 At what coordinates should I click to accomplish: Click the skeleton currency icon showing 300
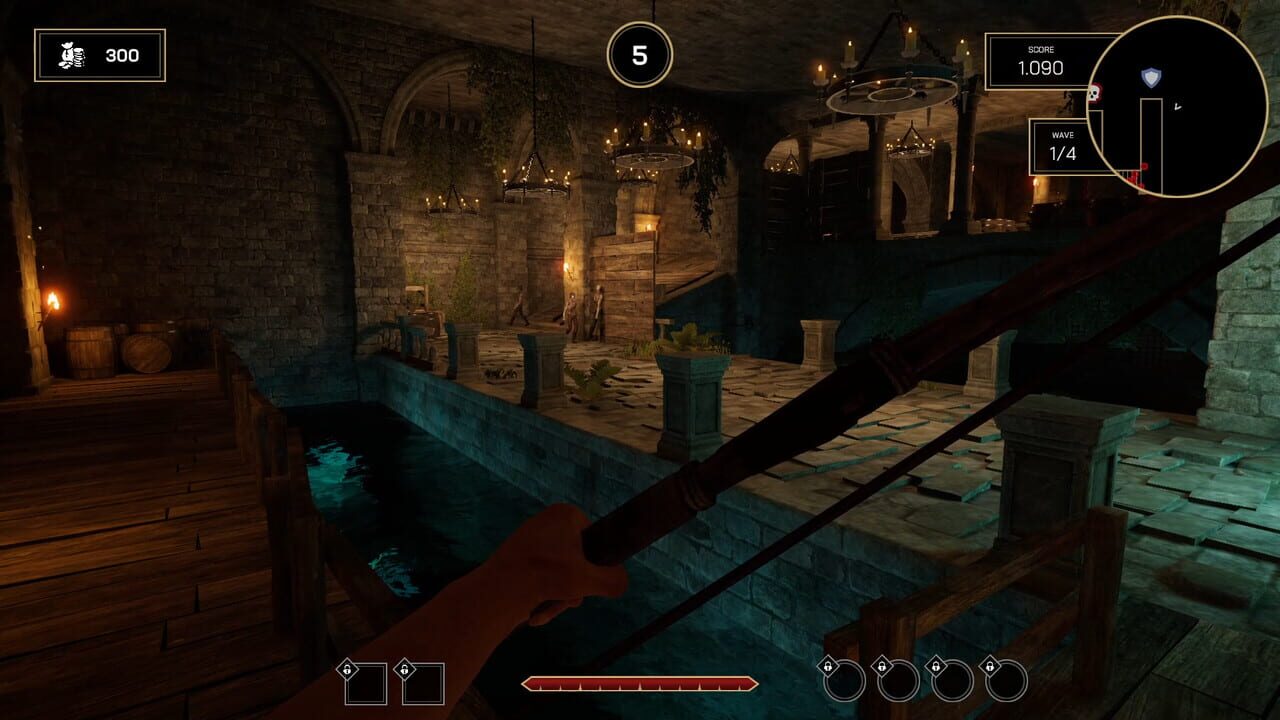(x=68, y=55)
